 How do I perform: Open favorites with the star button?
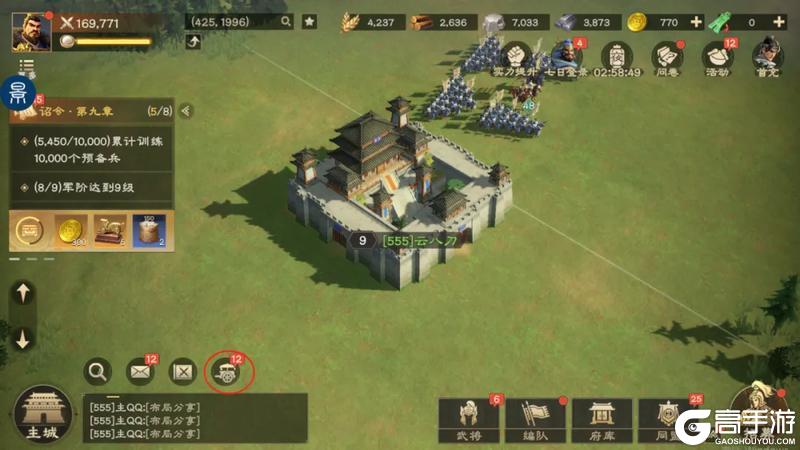click(310, 21)
